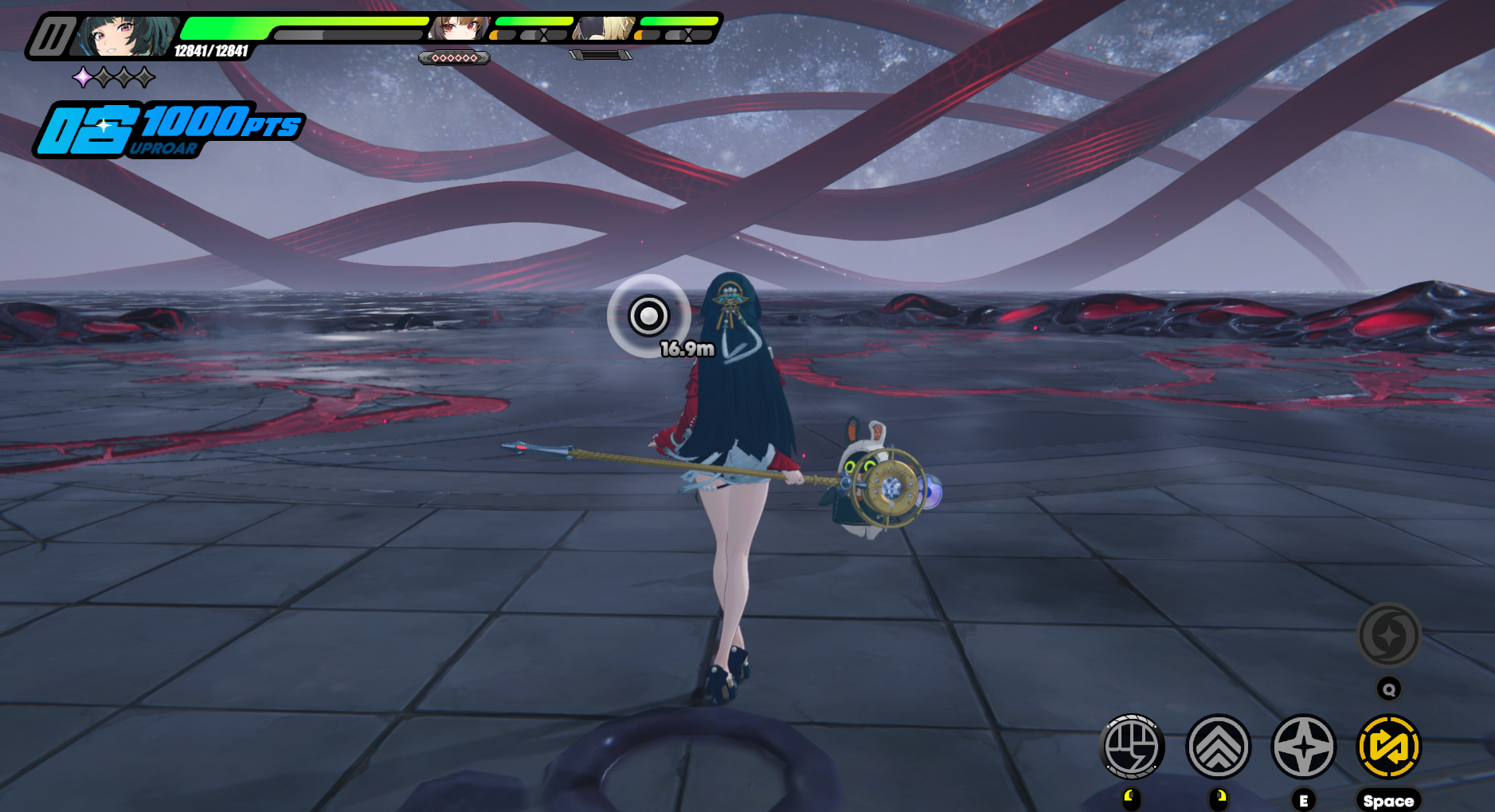Activate the greyed-out ultimate skill icon
The image size is (1495, 812).
1388,635
